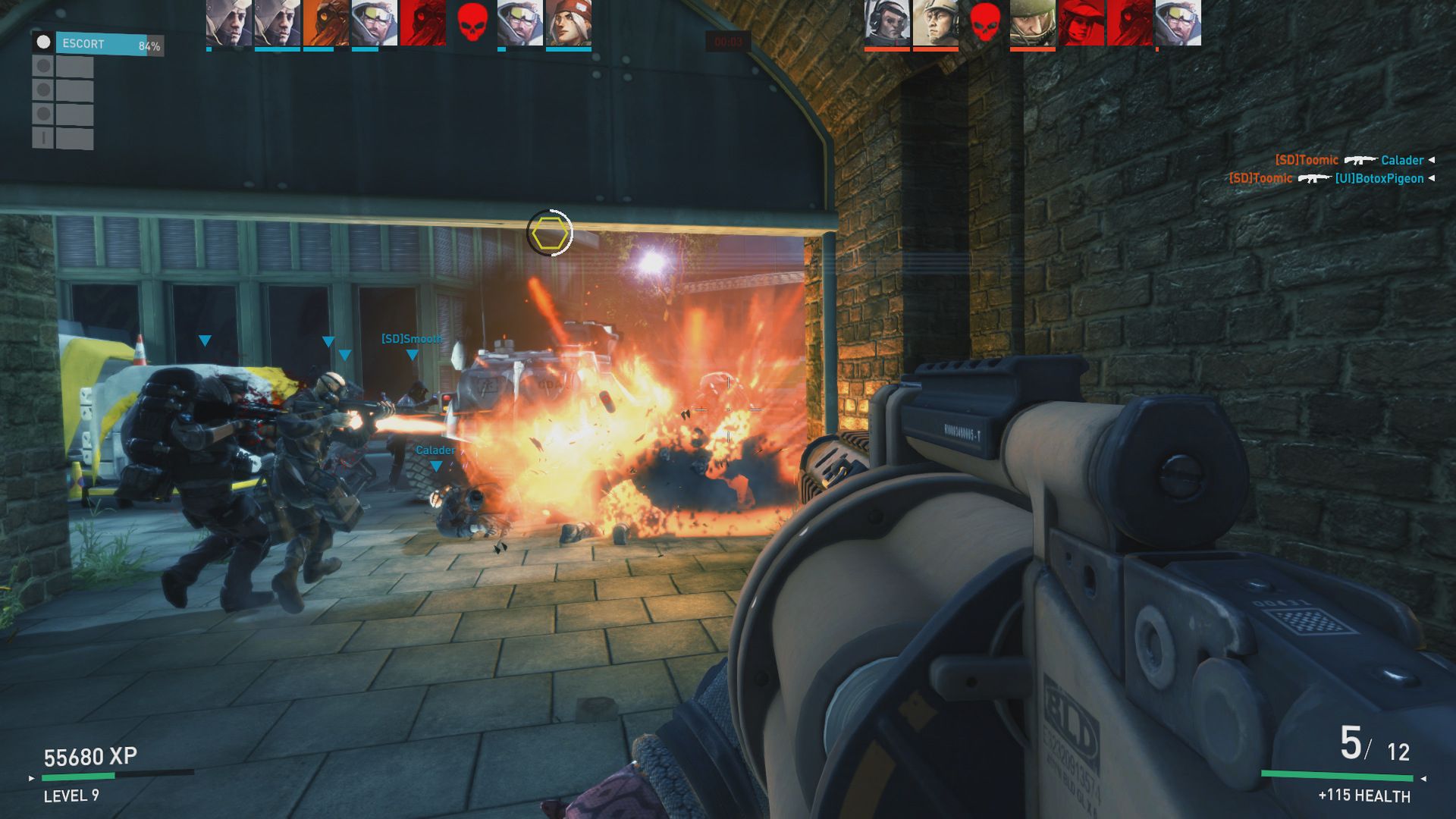The height and width of the screenshot is (819, 1456).
Task: Choose the red-beanie woman mercenary portrait
Action: point(568,24)
